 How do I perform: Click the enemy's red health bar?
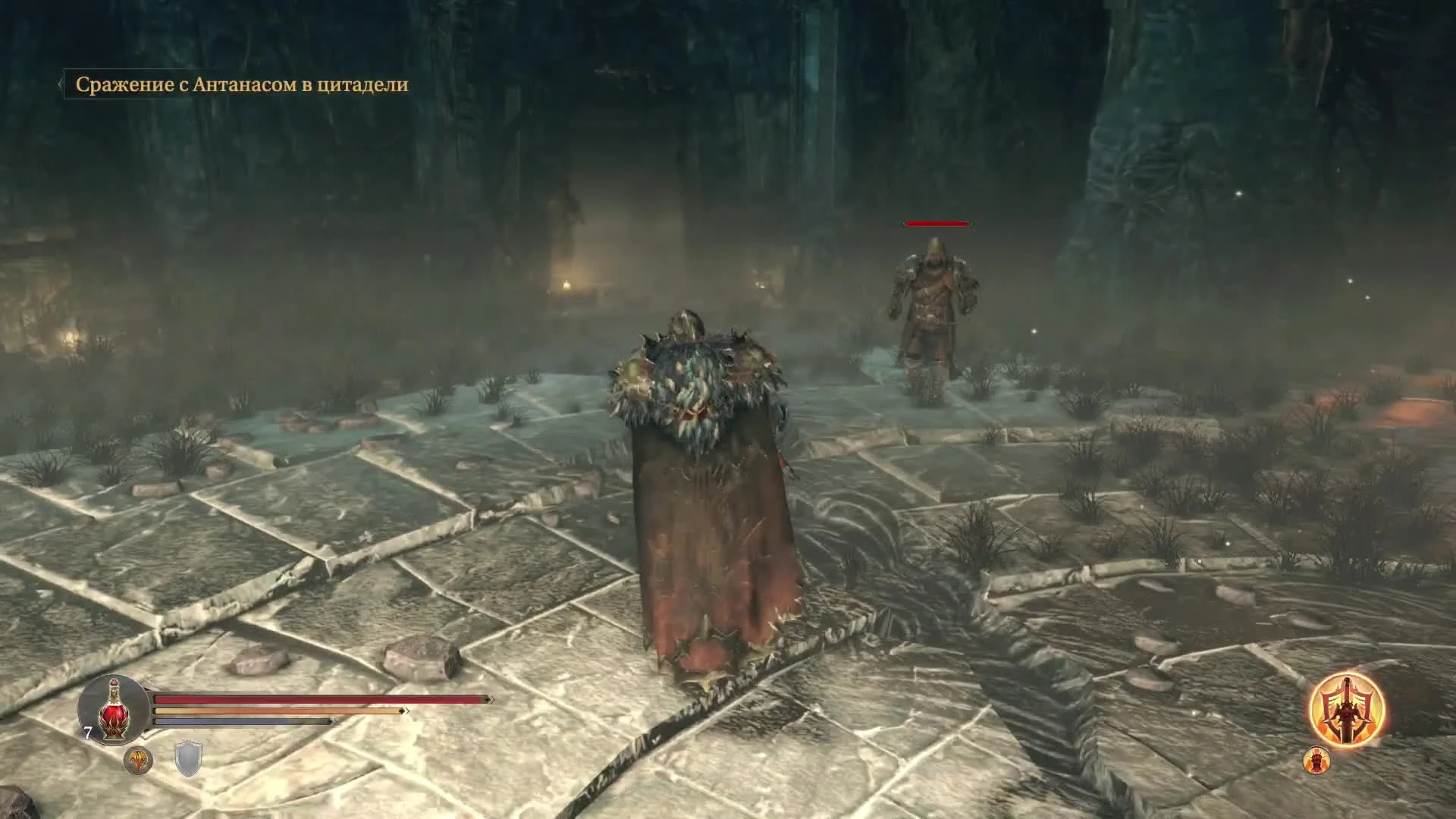click(937, 224)
